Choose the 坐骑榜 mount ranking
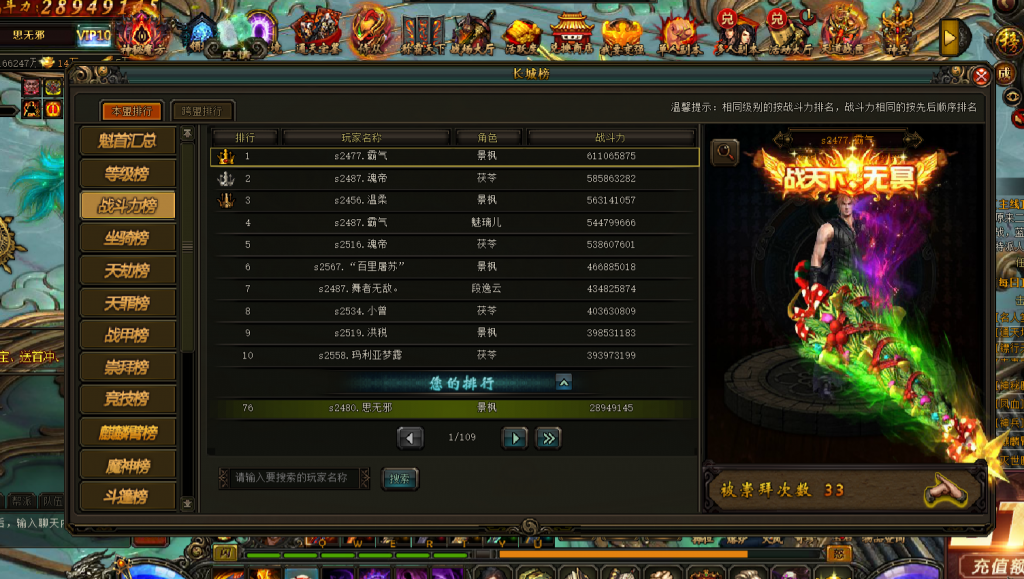Screen dimensions: 1024x579 pyautogui.click(x=127, y=238)
